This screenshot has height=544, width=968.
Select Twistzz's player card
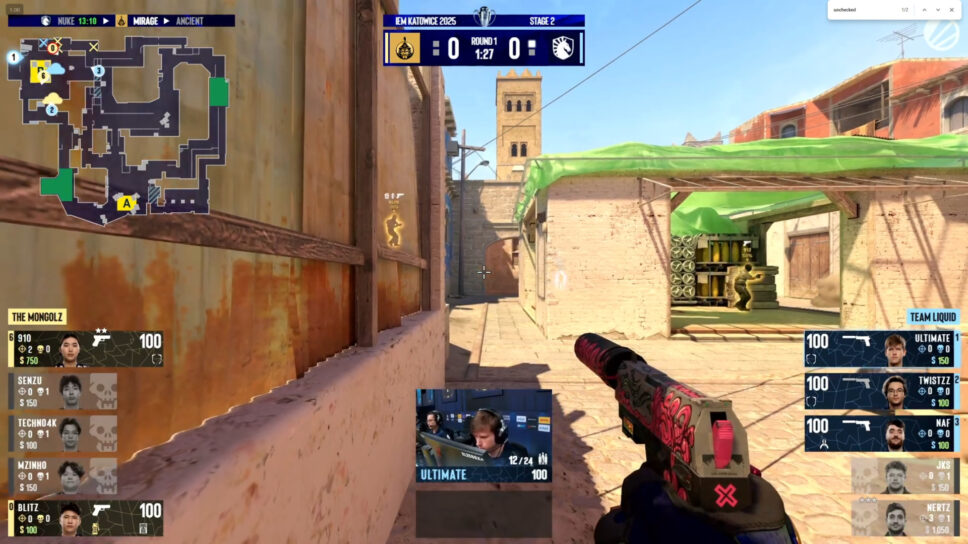pyautogui.click(x=881, y=391)
